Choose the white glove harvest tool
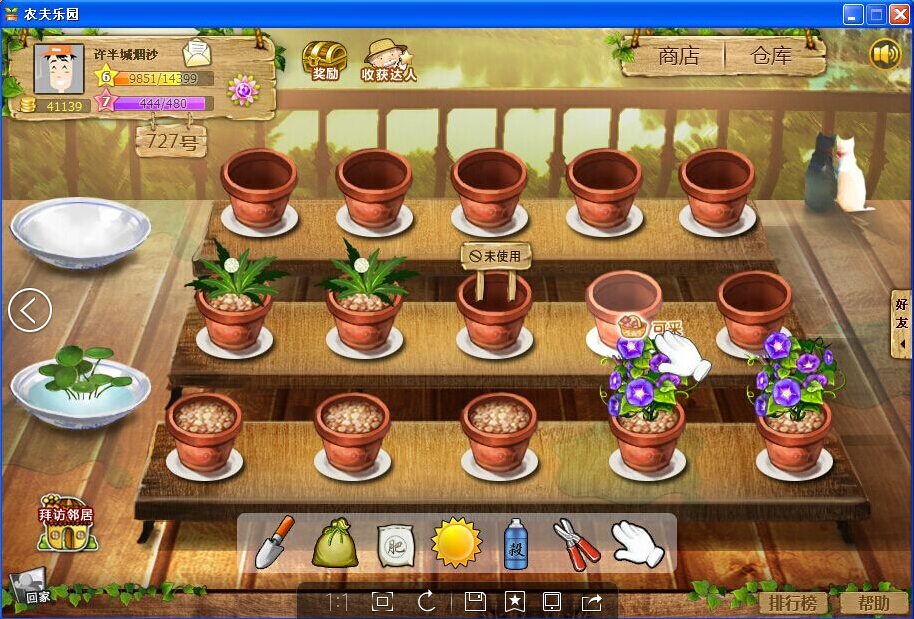Screen dimensions: 914x619 click(x=637, y=543)
